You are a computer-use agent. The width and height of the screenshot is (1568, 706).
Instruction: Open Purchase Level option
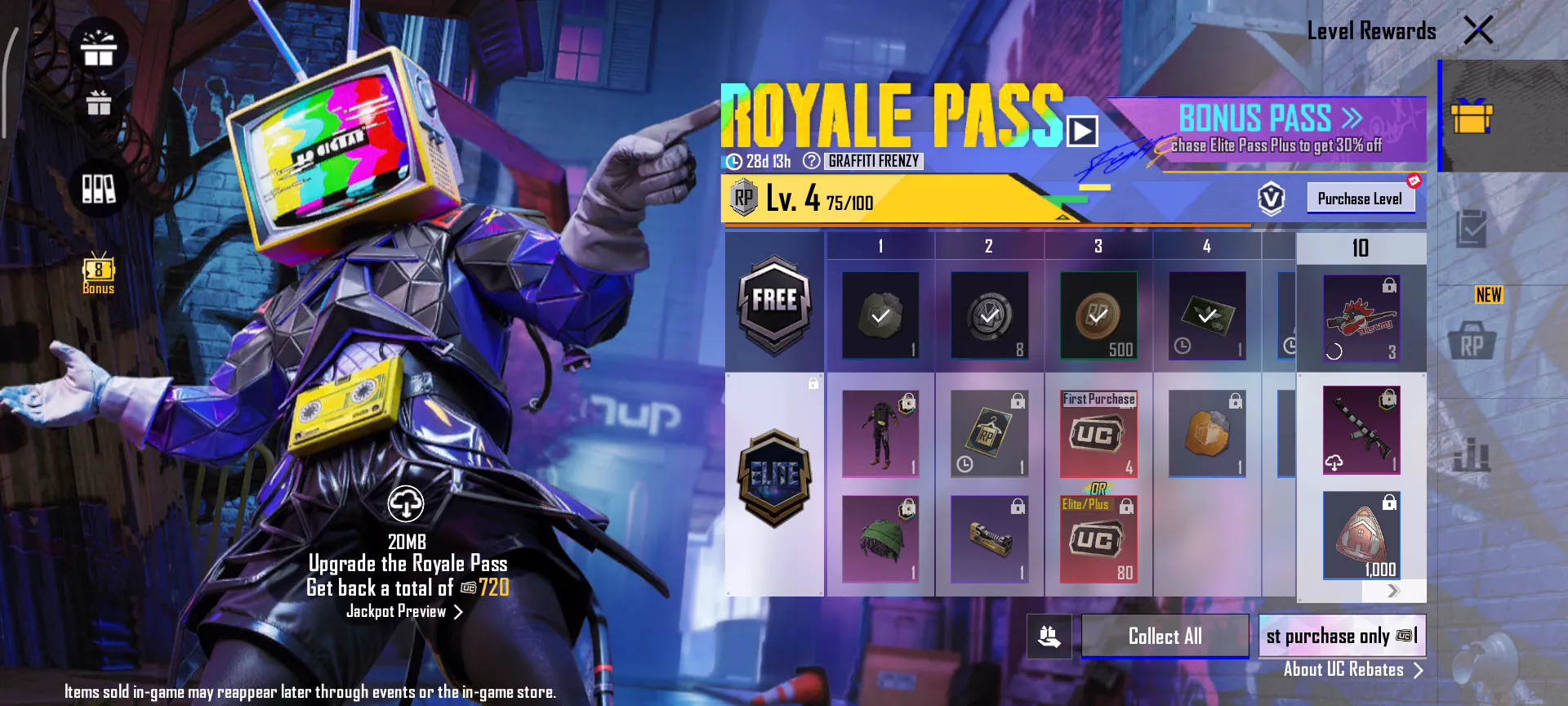pos(1360,199)
